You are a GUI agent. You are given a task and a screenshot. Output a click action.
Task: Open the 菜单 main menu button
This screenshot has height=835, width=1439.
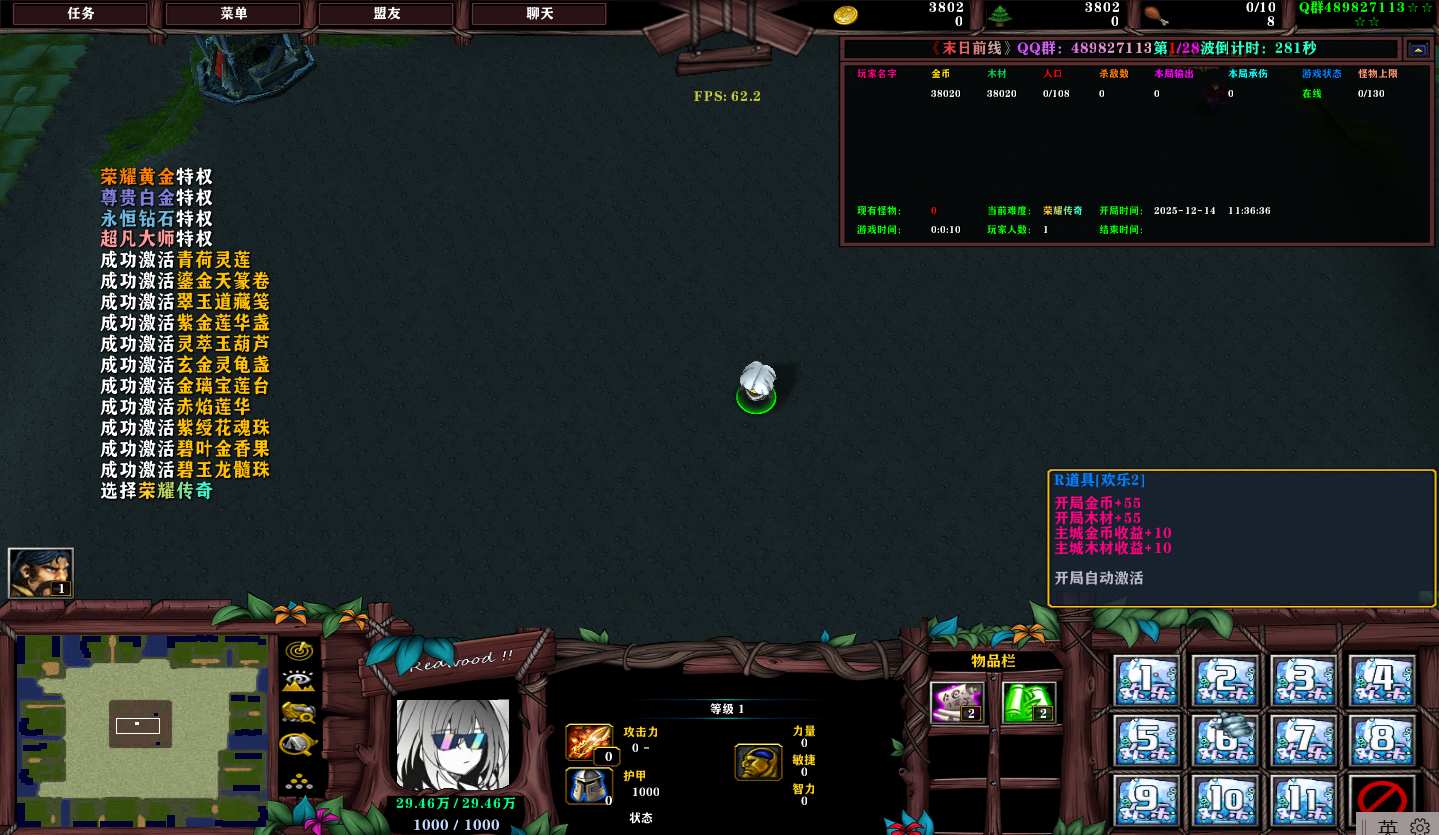tap(233, 14)
